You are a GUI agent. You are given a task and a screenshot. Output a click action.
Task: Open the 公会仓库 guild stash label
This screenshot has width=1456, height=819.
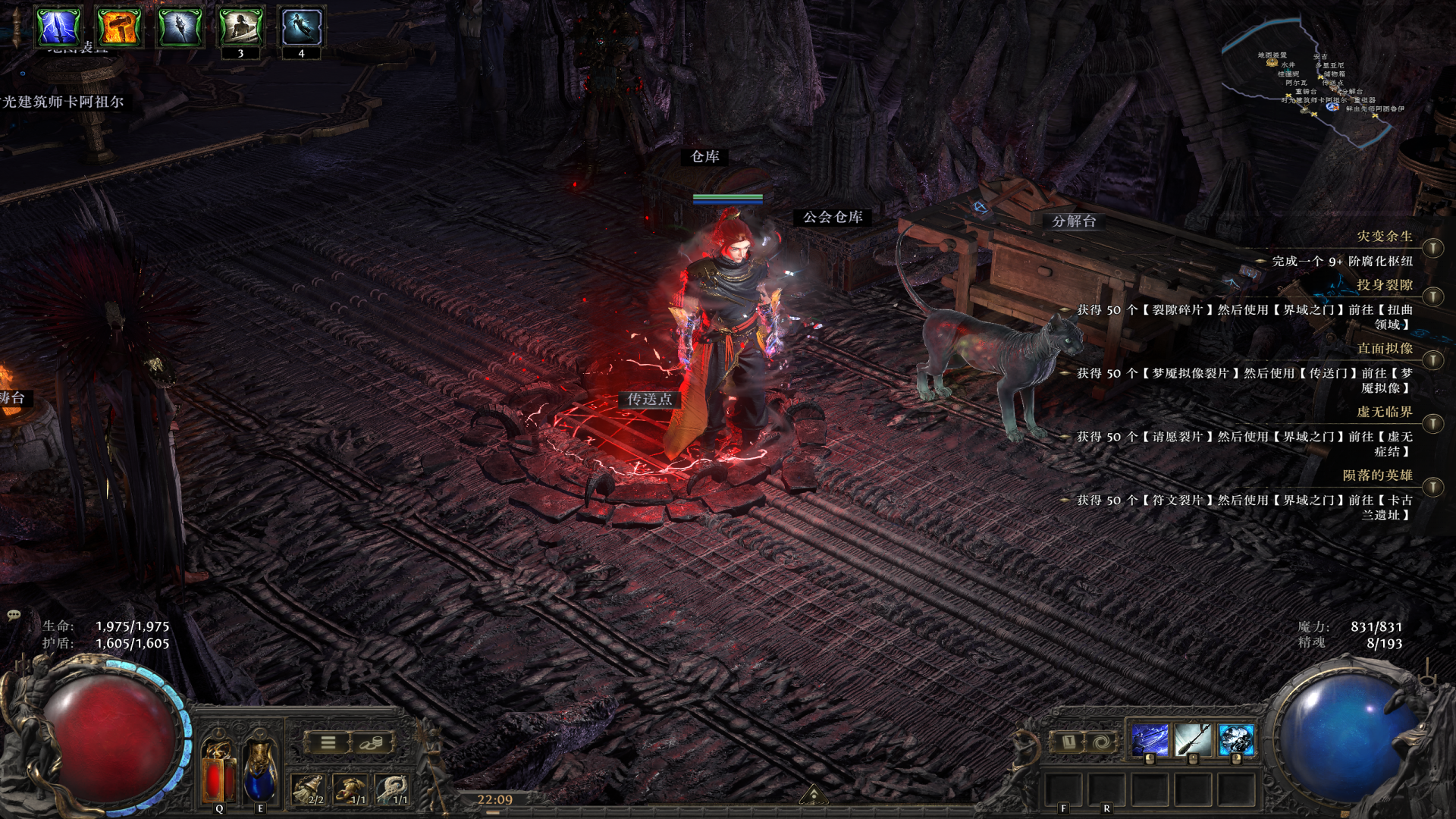point(833,218)
